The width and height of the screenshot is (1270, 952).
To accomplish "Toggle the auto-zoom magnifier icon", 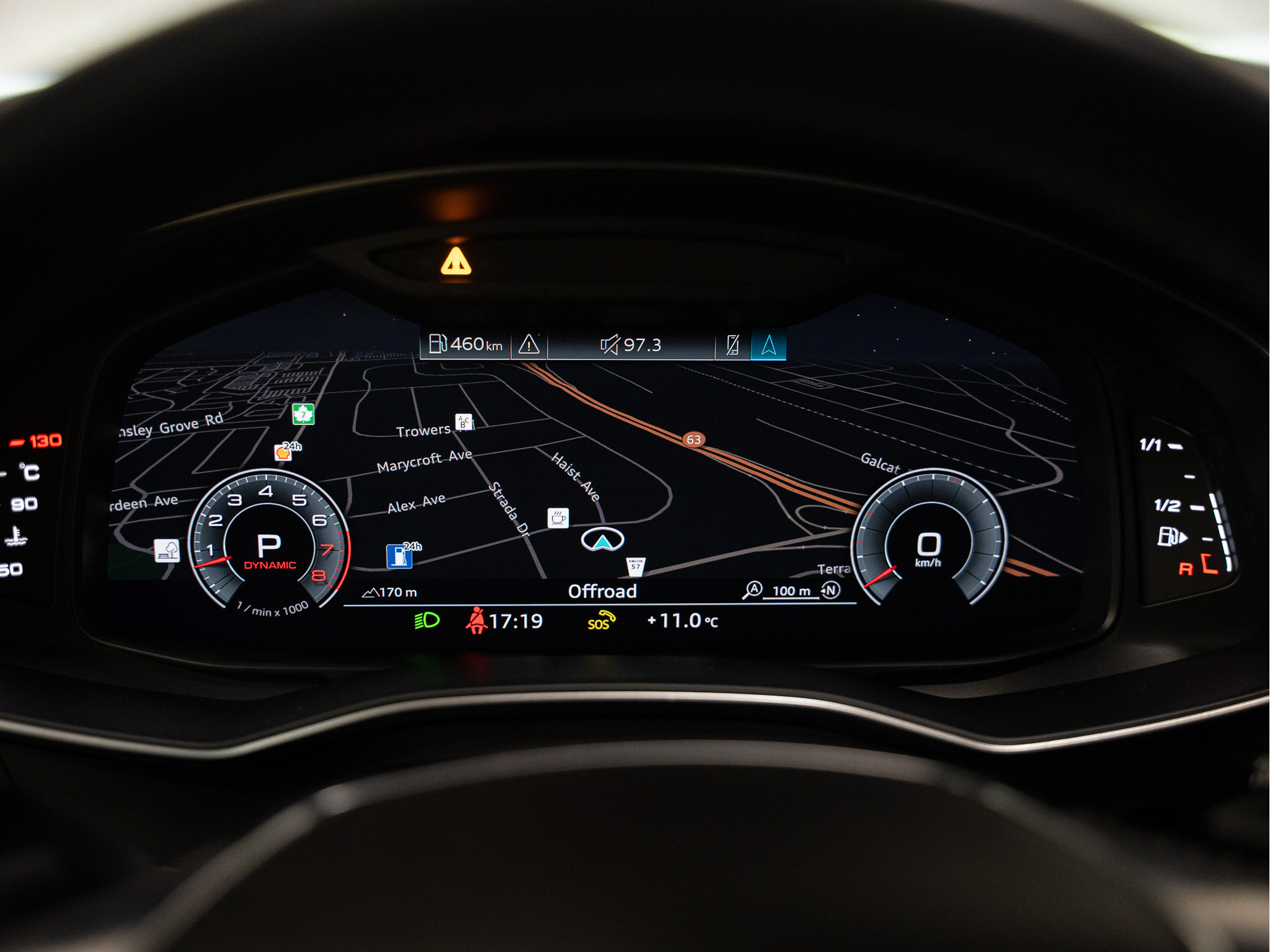I will (x=752, y=589).
